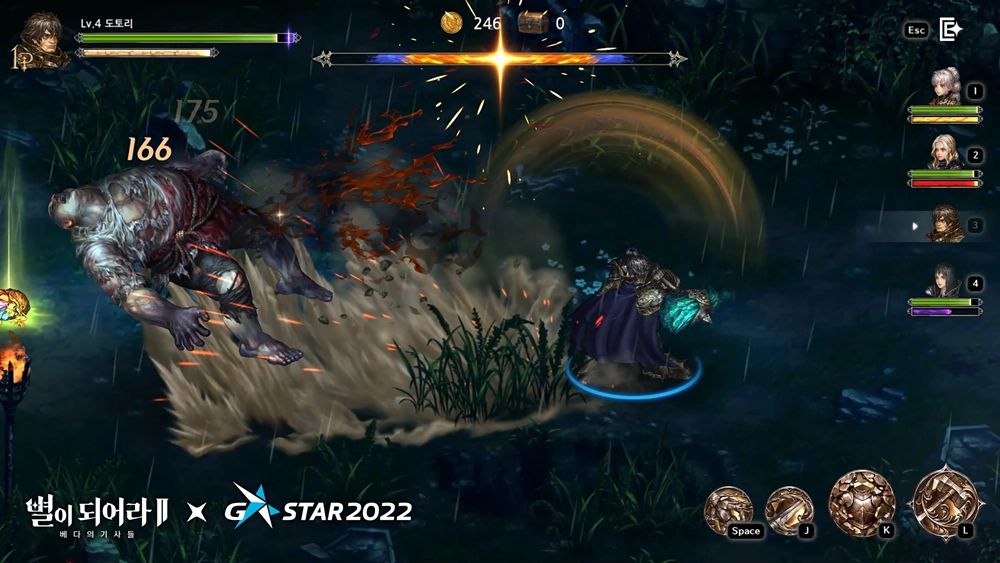The height and width of the screenshot is (563, 1000).
Task: Open the exit menu icon
Action: (x=951, y=30)
